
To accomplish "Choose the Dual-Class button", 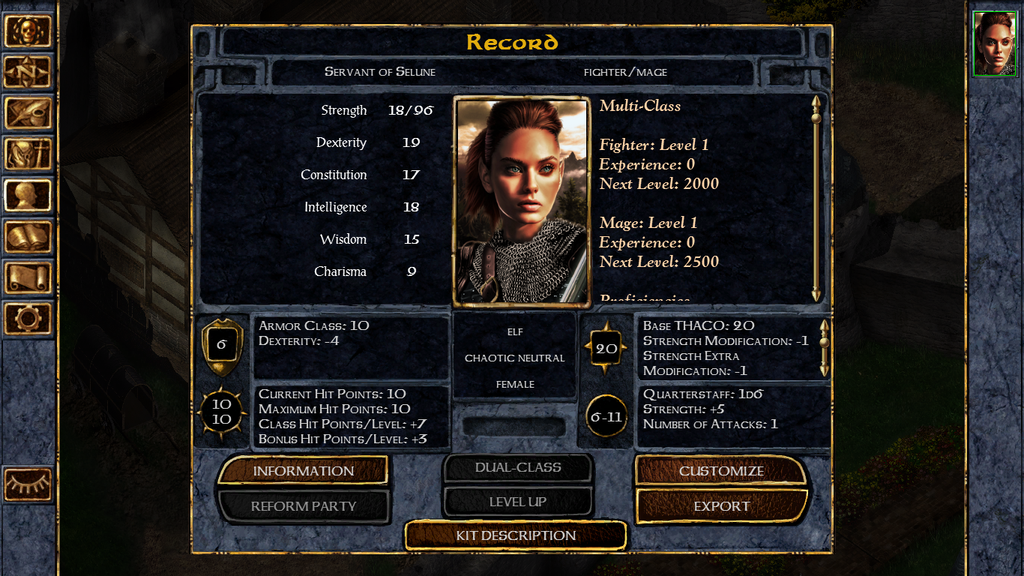I will [x=518, y=467].
